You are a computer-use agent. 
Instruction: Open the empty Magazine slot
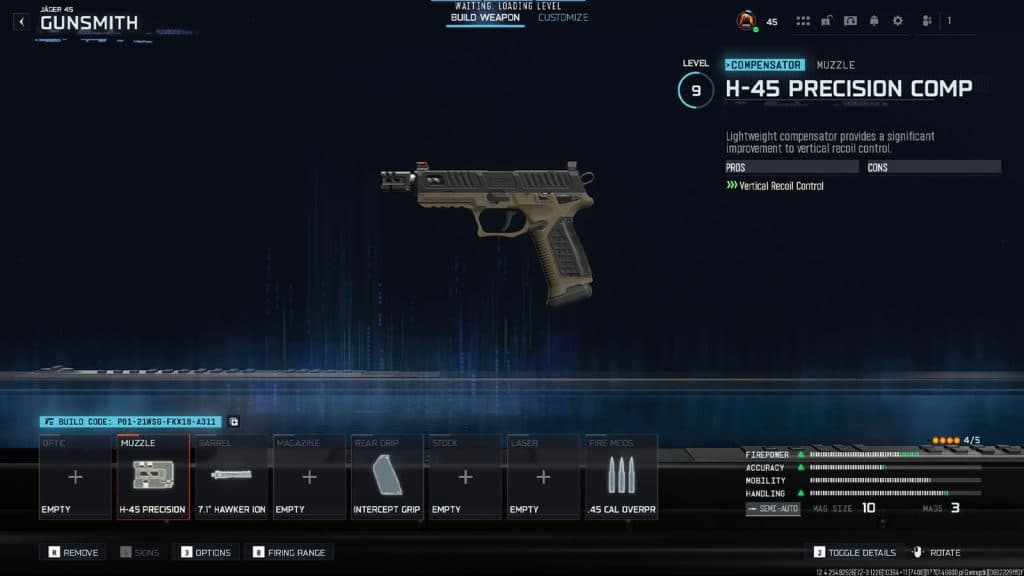309,477
